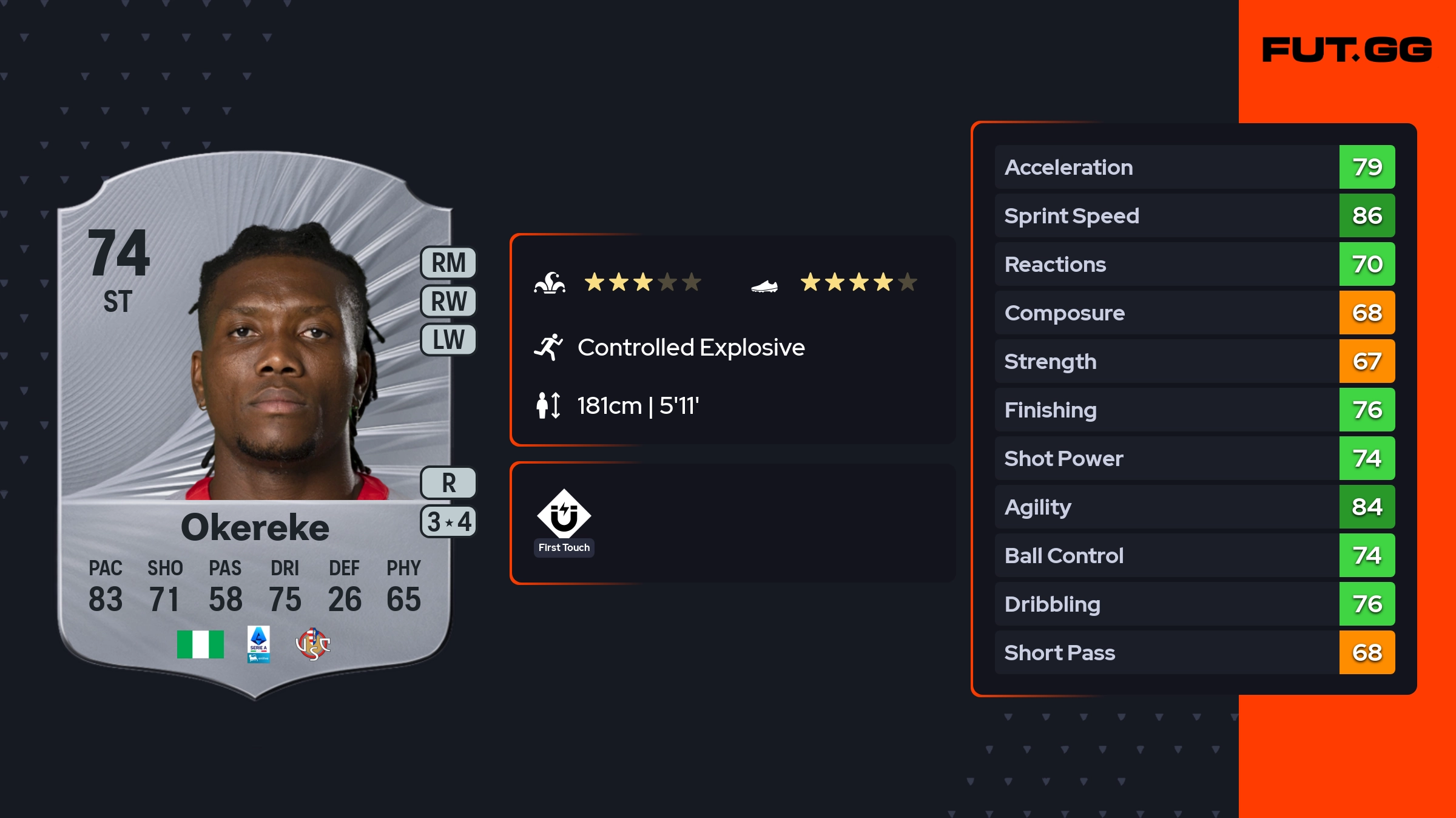Screen dimensions: 1456x818
Task: Choose the Sprint Speed stat row
Action: pyautogui.click(x=1194, y=215)
